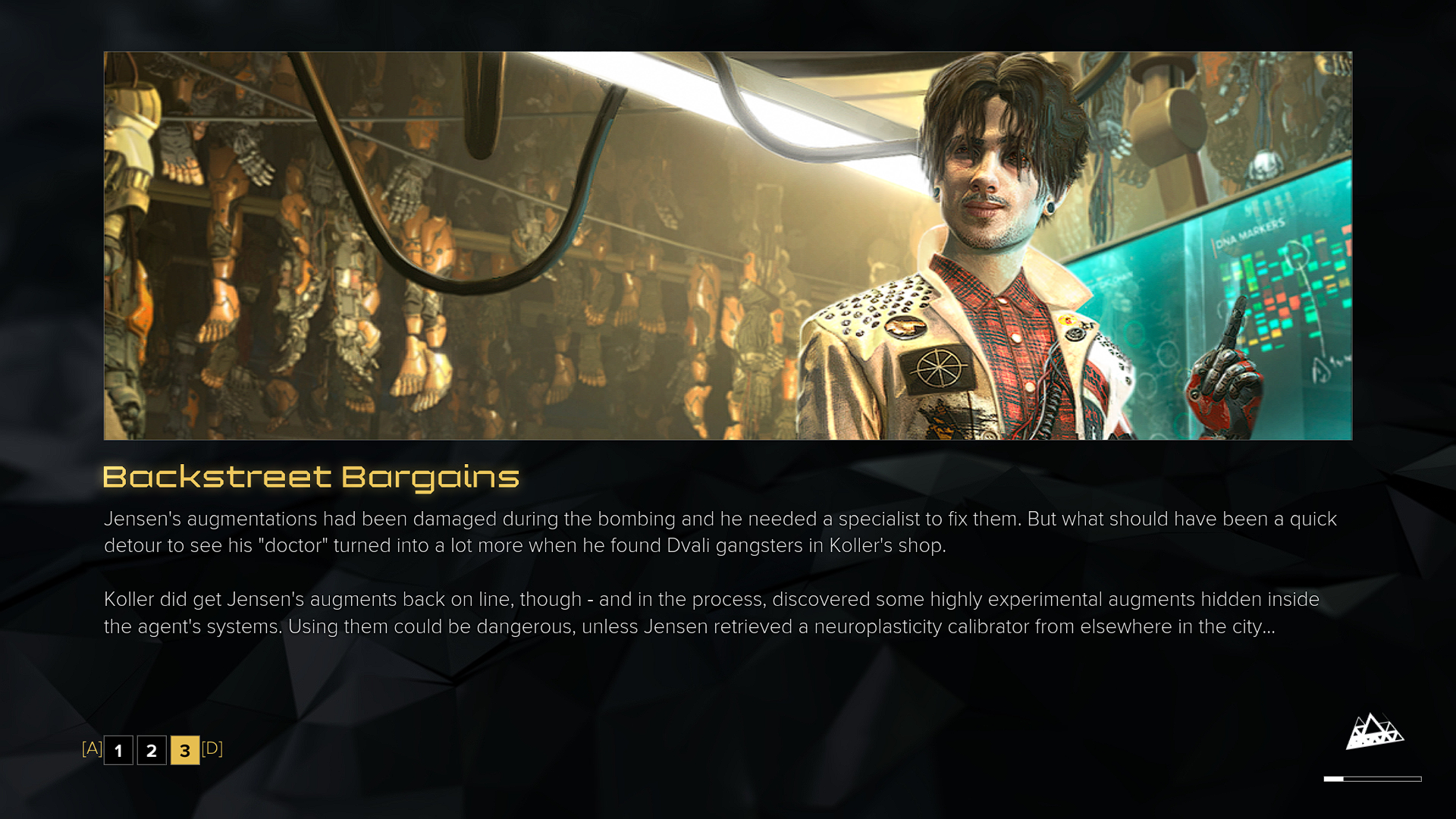Switch to story page 2
1456x819 pixels.
tap(152, 750)
